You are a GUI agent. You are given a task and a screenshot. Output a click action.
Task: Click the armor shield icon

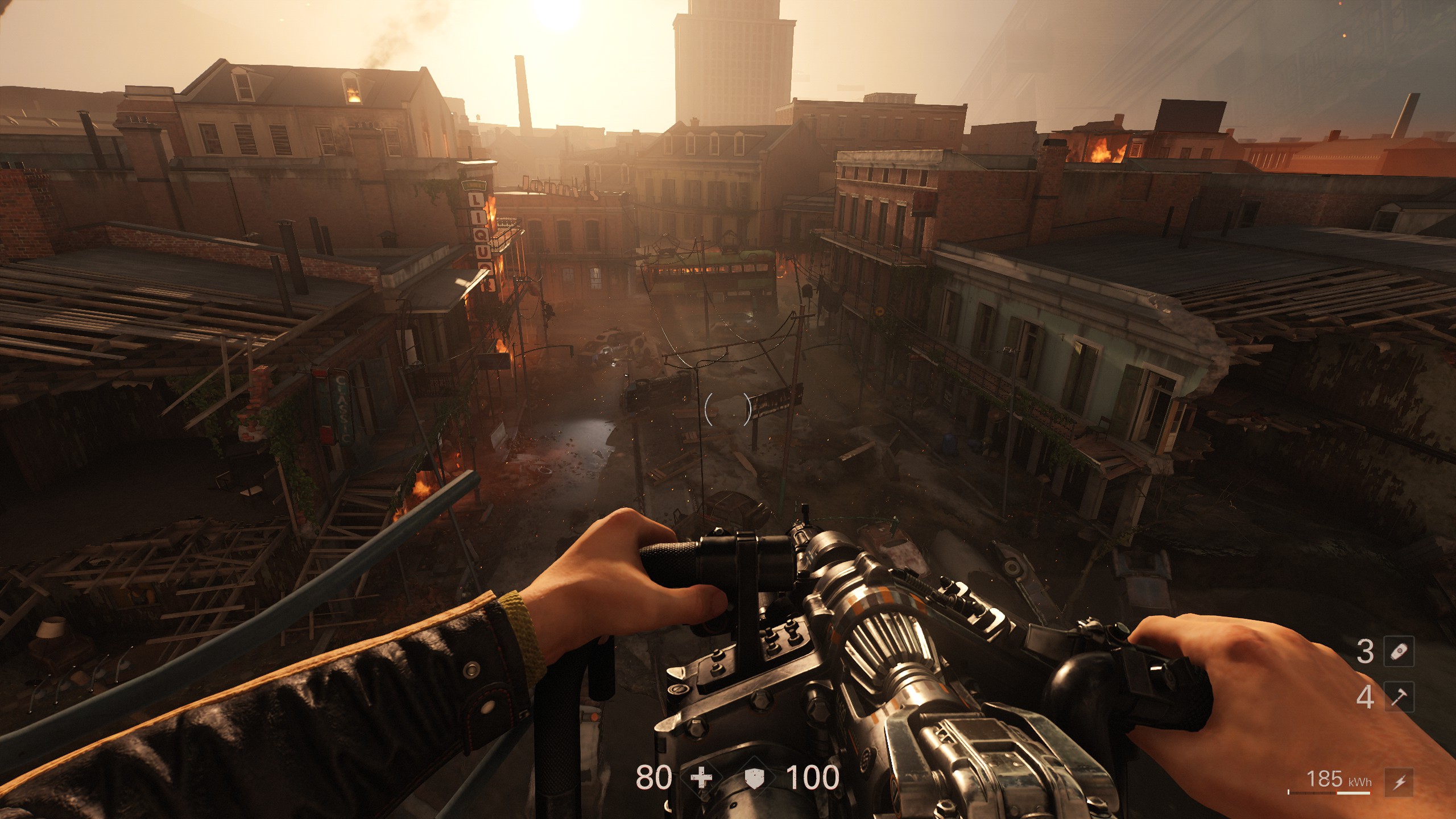pyautogui.click(x=755, y=778)
